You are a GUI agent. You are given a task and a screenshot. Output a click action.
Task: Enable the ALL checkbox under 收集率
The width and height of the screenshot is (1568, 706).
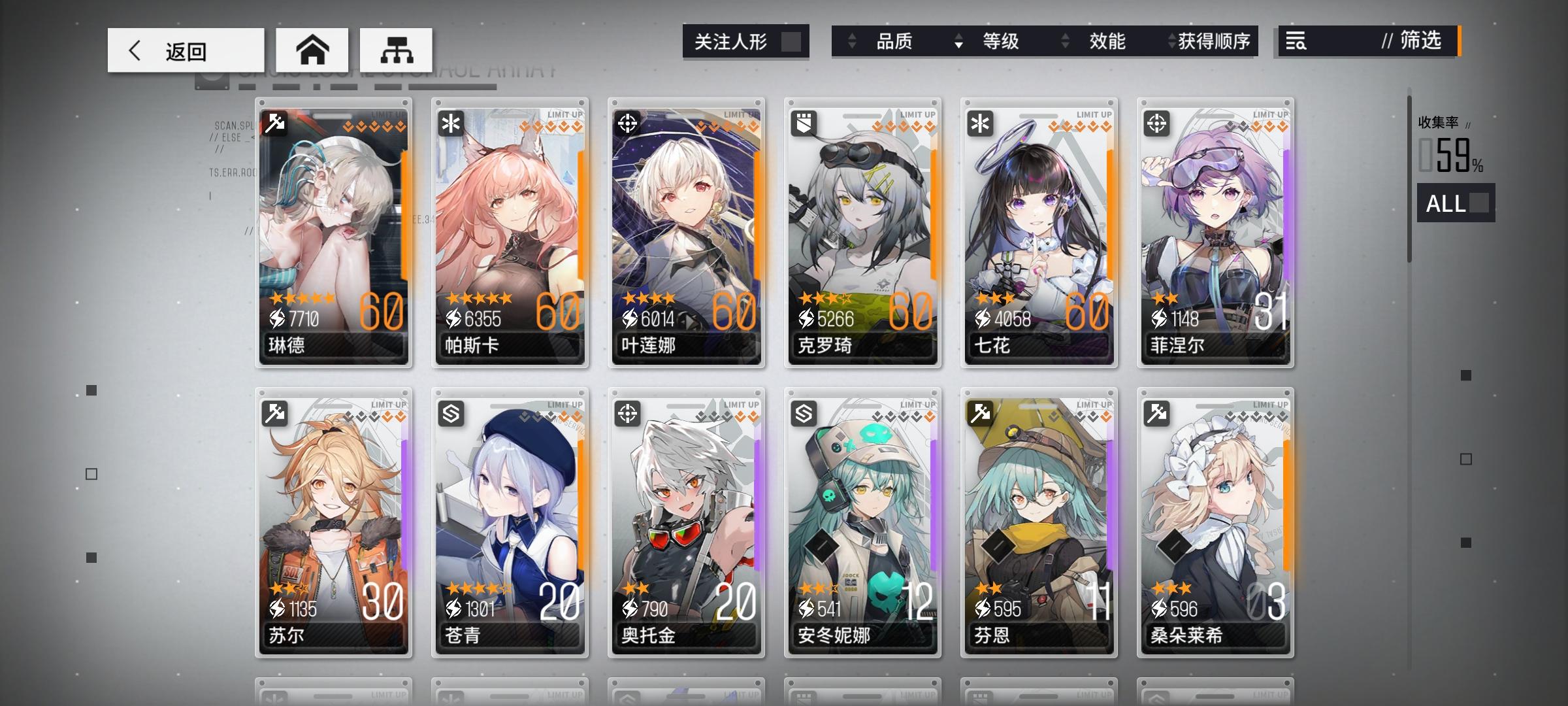point(1480,203)
